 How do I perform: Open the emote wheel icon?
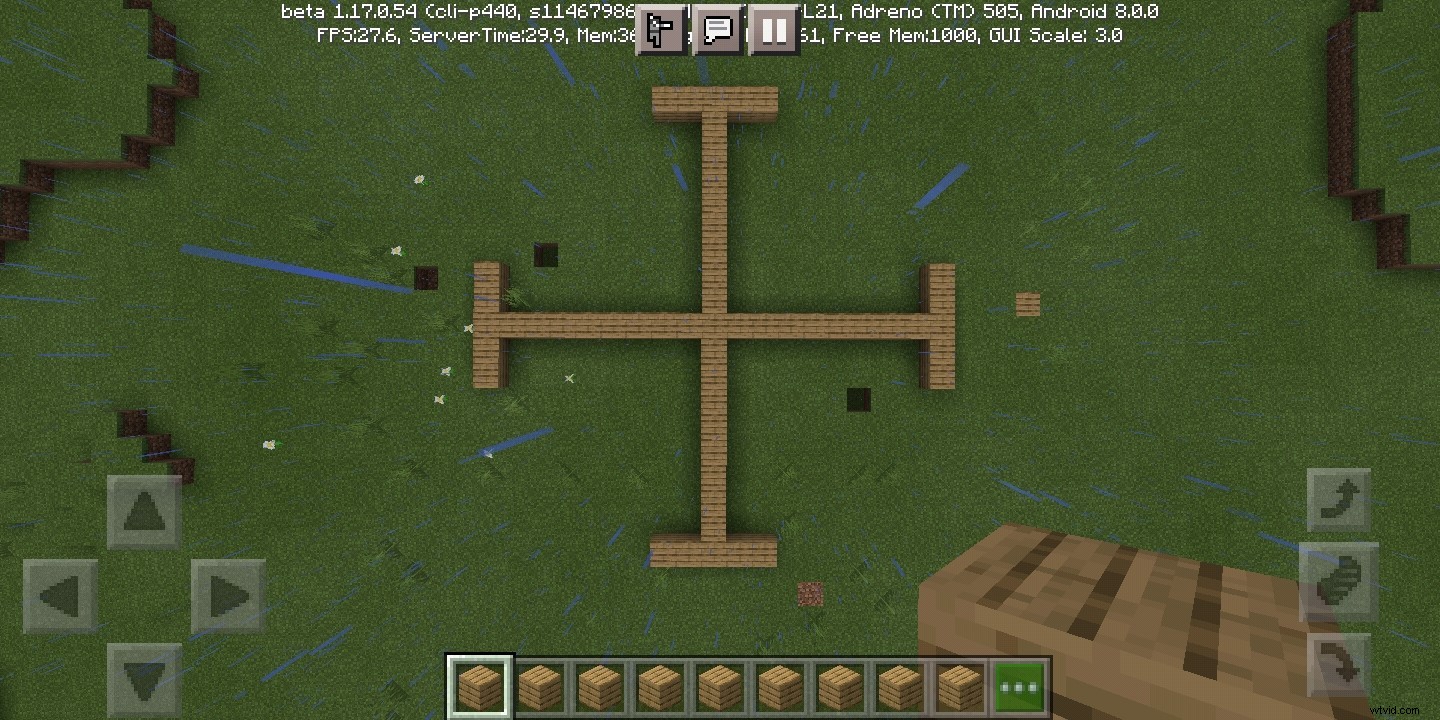coord(660,29)
